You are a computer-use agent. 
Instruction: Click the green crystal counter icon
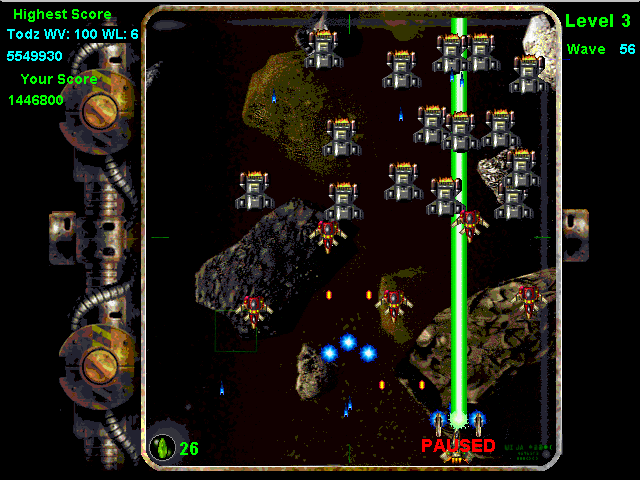coord(161,446)
